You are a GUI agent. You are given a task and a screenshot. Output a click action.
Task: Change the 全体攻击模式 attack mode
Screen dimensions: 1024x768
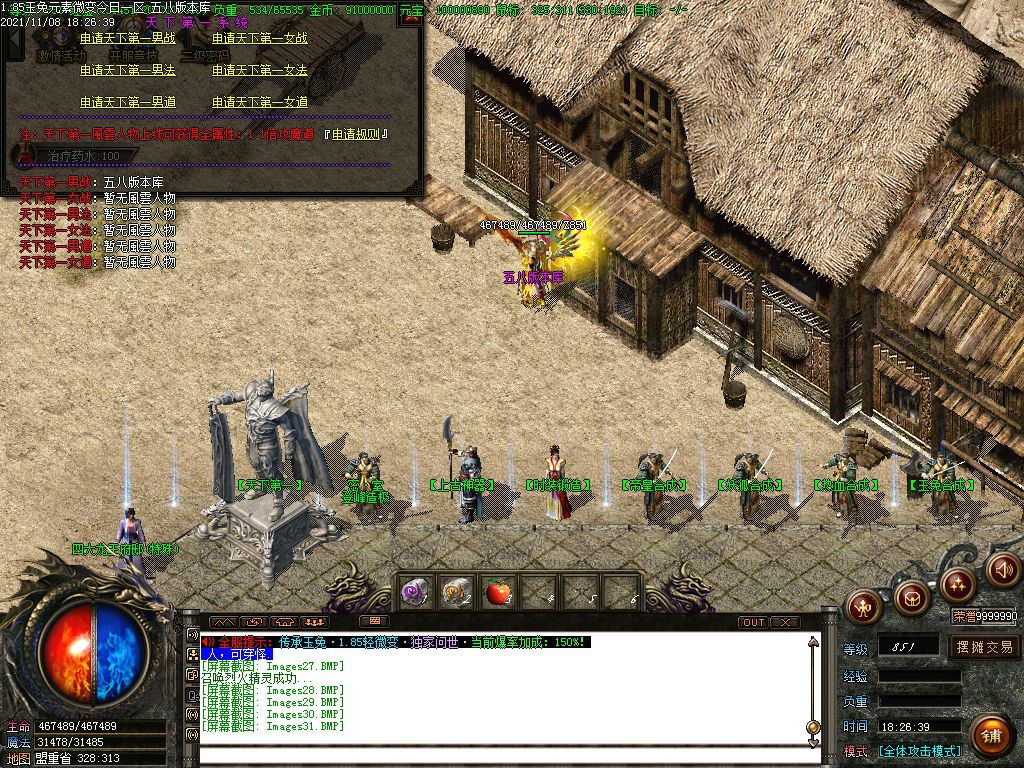(x=920, y=751)
